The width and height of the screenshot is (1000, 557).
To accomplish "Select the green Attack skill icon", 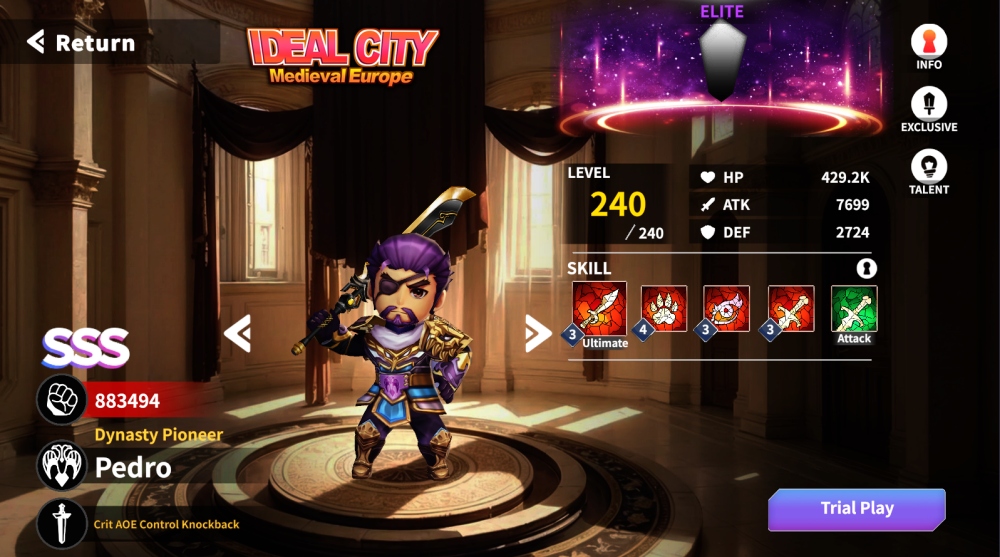I will click(x=854, y=309).
